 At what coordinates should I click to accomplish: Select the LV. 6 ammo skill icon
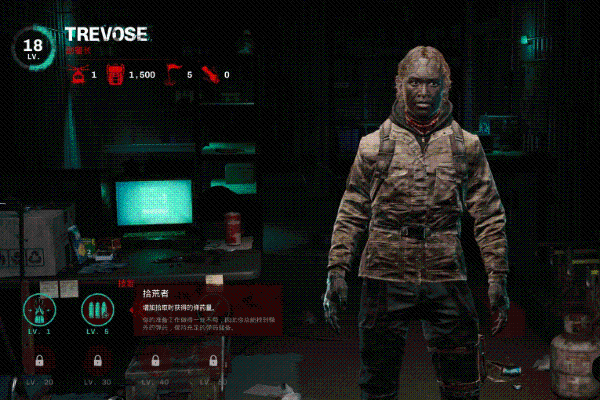(97, 309)
